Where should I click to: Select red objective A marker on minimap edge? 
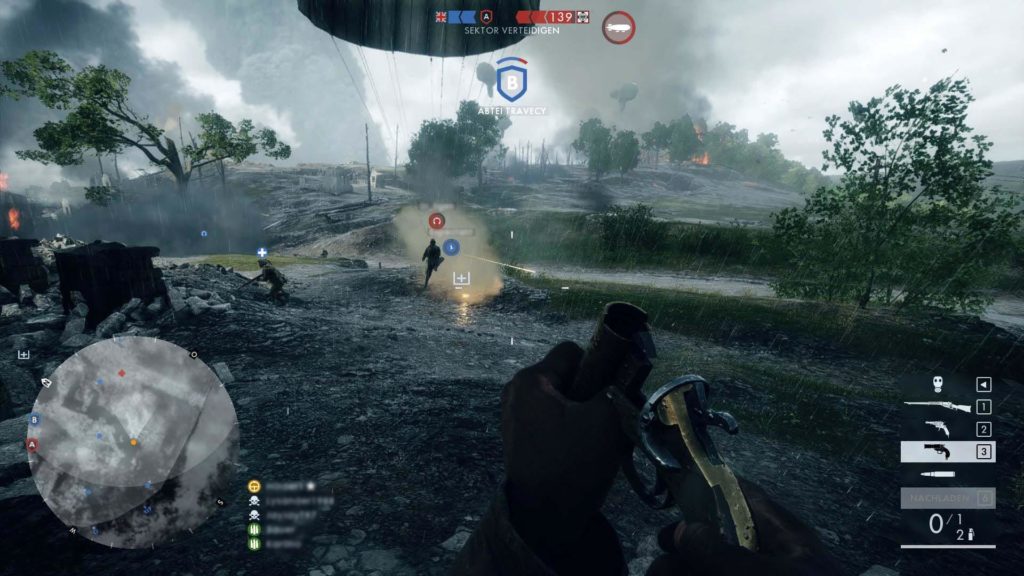(x=32, y=444)
